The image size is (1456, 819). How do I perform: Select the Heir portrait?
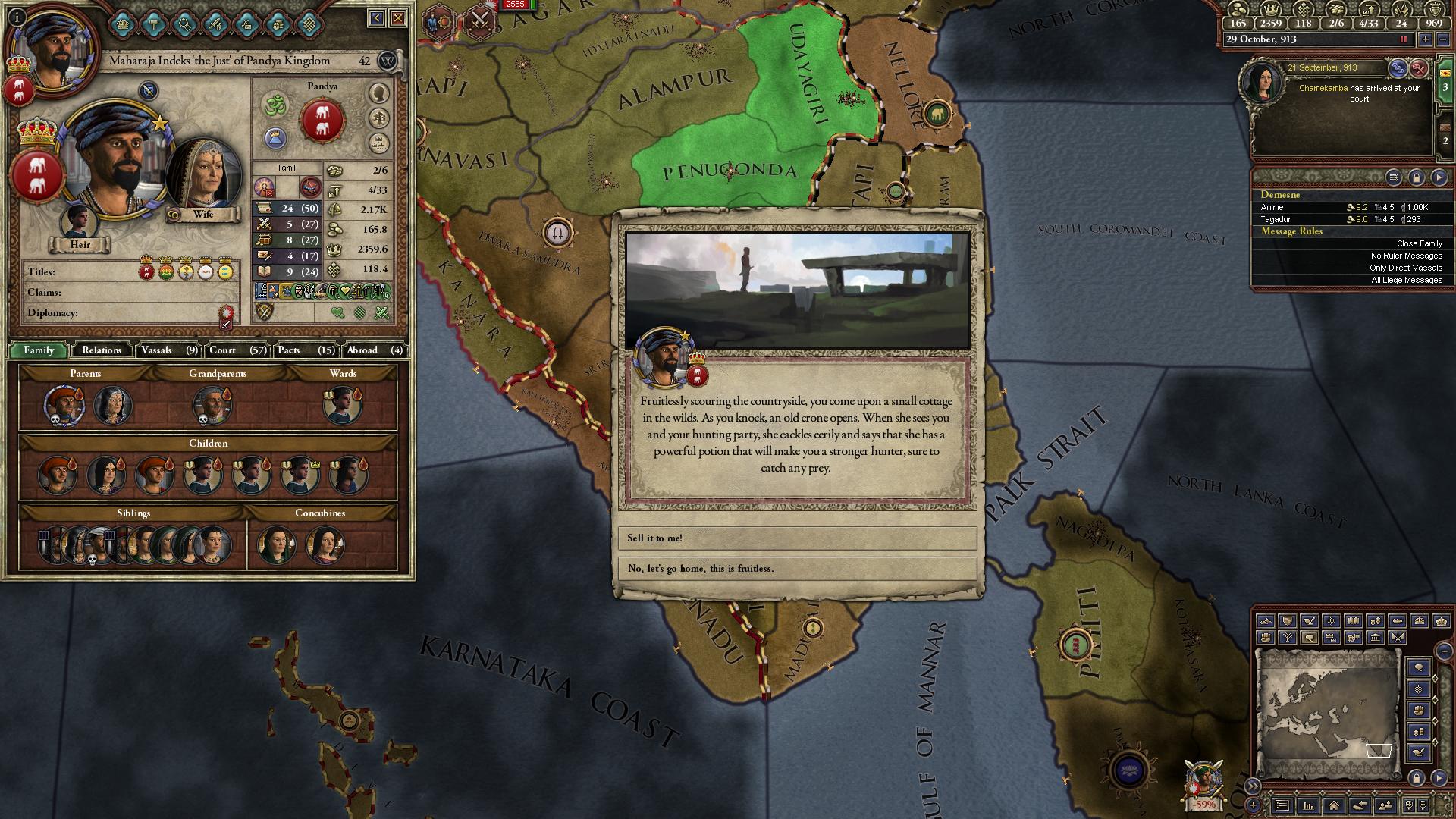80,222
